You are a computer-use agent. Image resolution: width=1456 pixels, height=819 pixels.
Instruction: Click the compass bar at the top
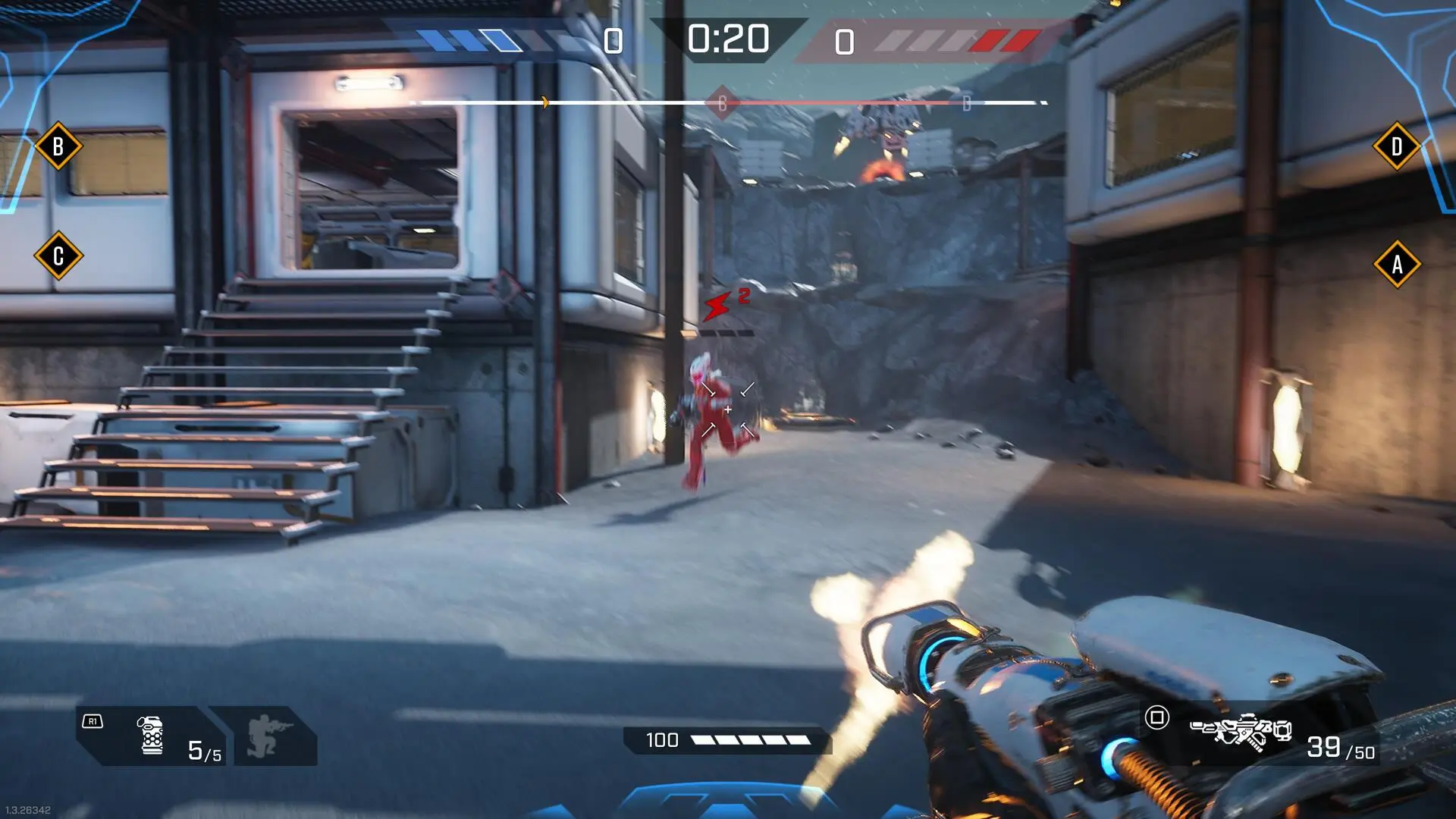tap(728, 102)
